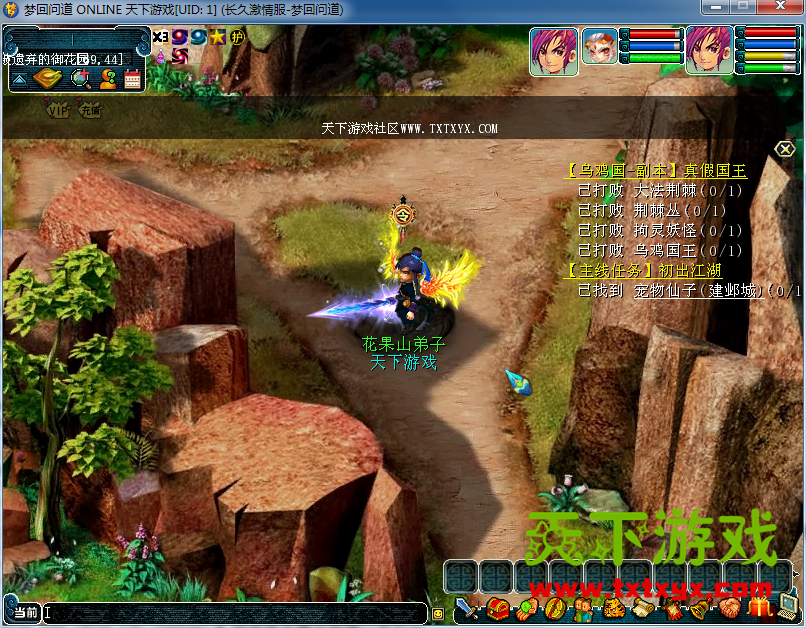This screenshot has height=628, width=806.
Task: Click the 充值 recharge button
Action: click(x=90, y=110)
